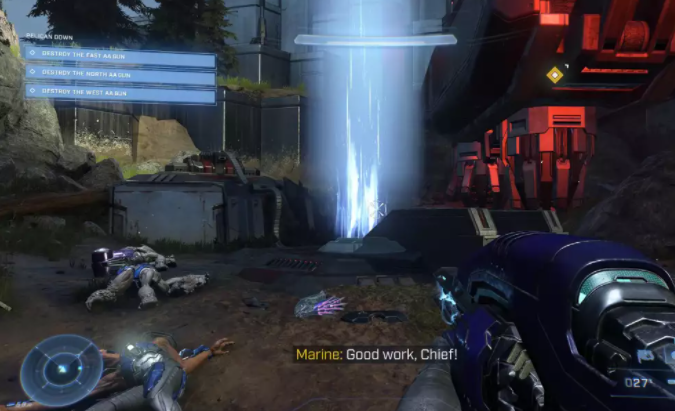Click the yellow diamond waypoint marker

coord(554,74)
